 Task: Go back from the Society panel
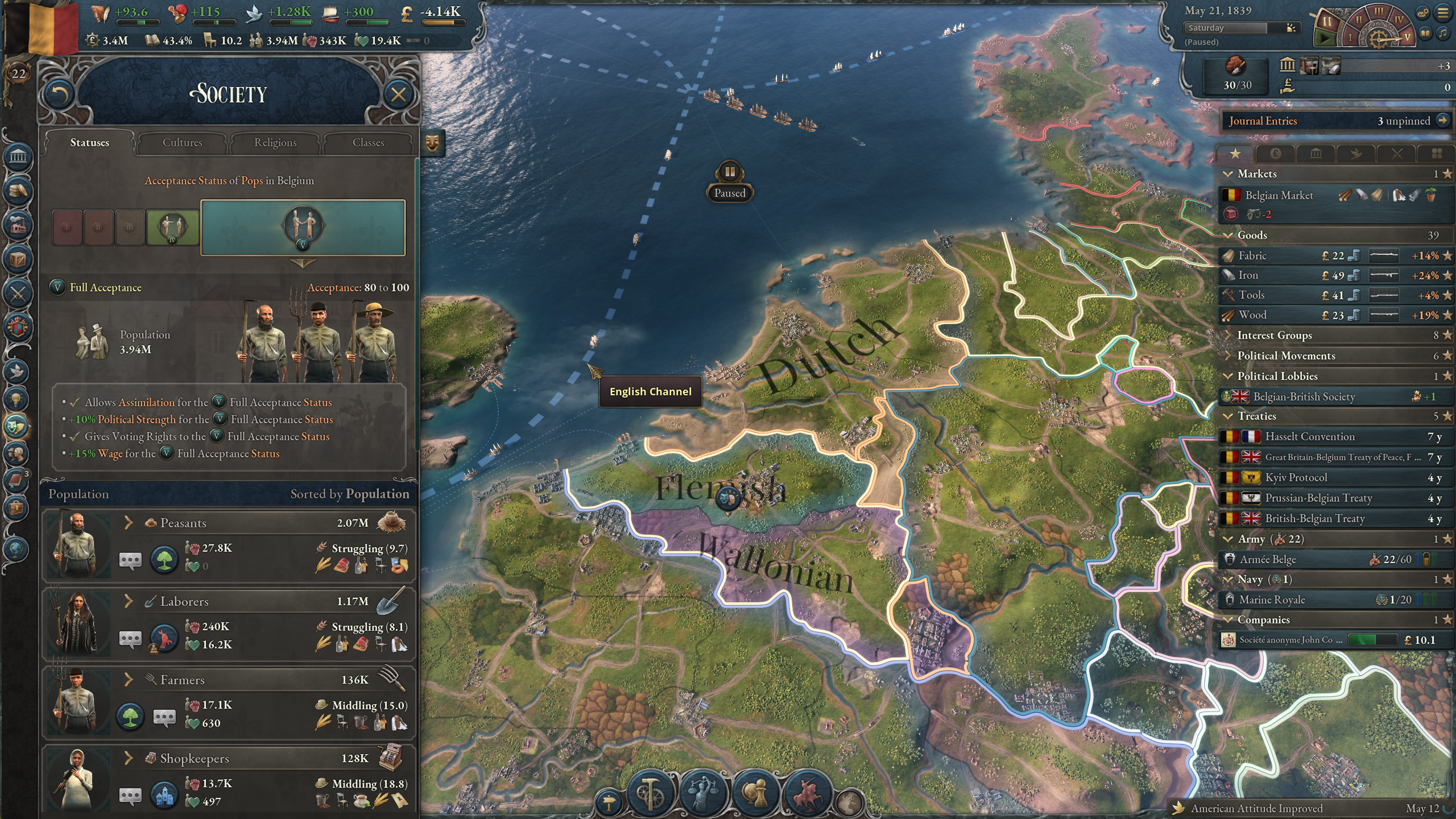click(59, 94)
